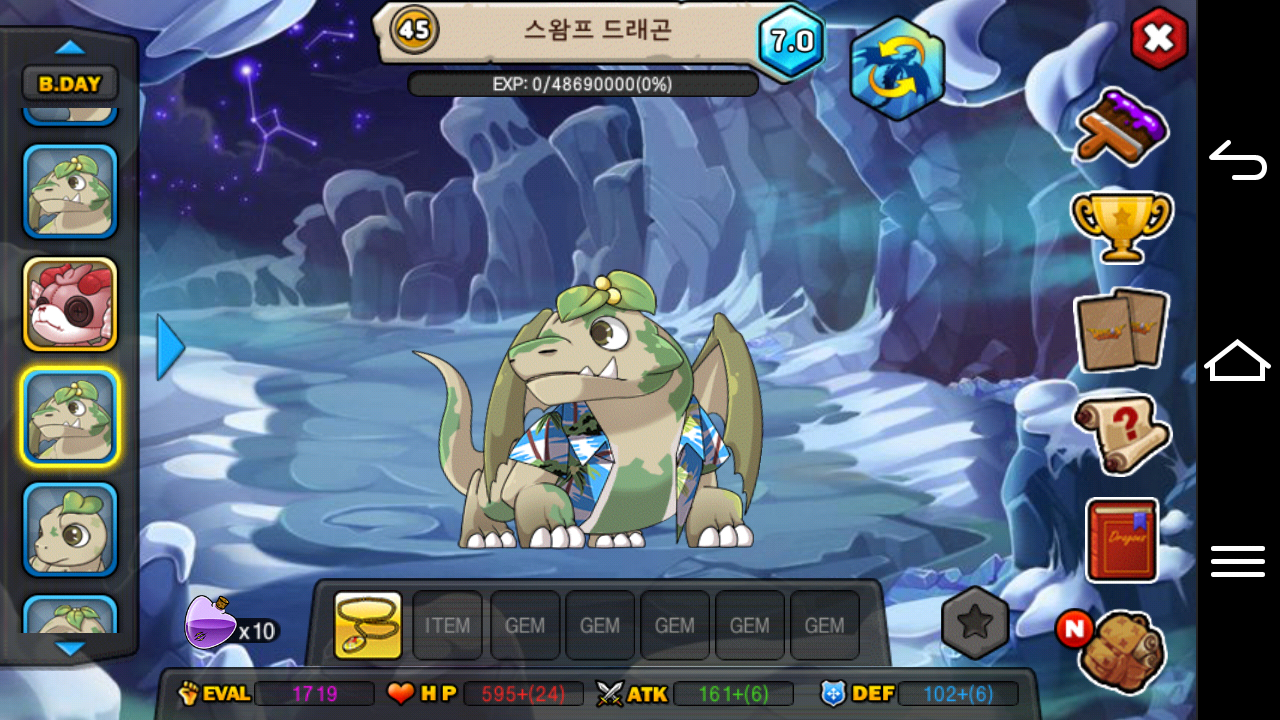Select the empty ITEM slot
The width and height of the screenshot is (1280, 720).
447,625
